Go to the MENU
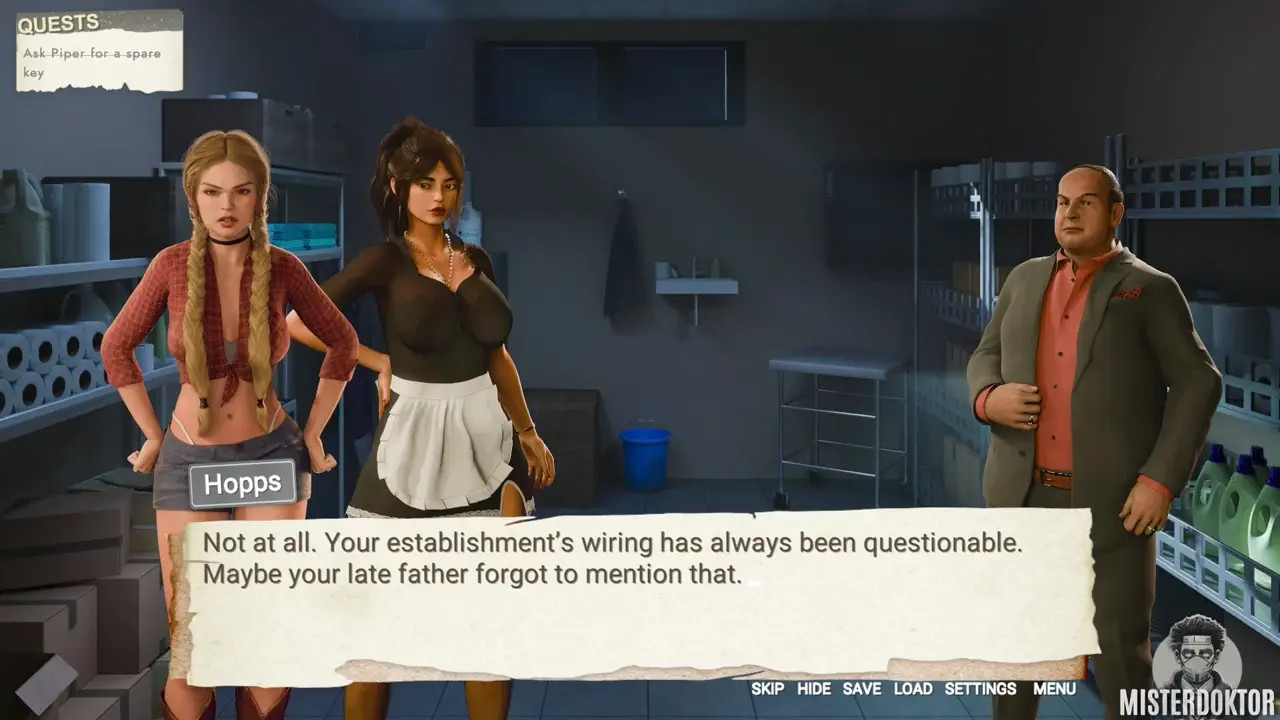The width and height of the screenshot is (1280, 720). tap(1054, 689)
